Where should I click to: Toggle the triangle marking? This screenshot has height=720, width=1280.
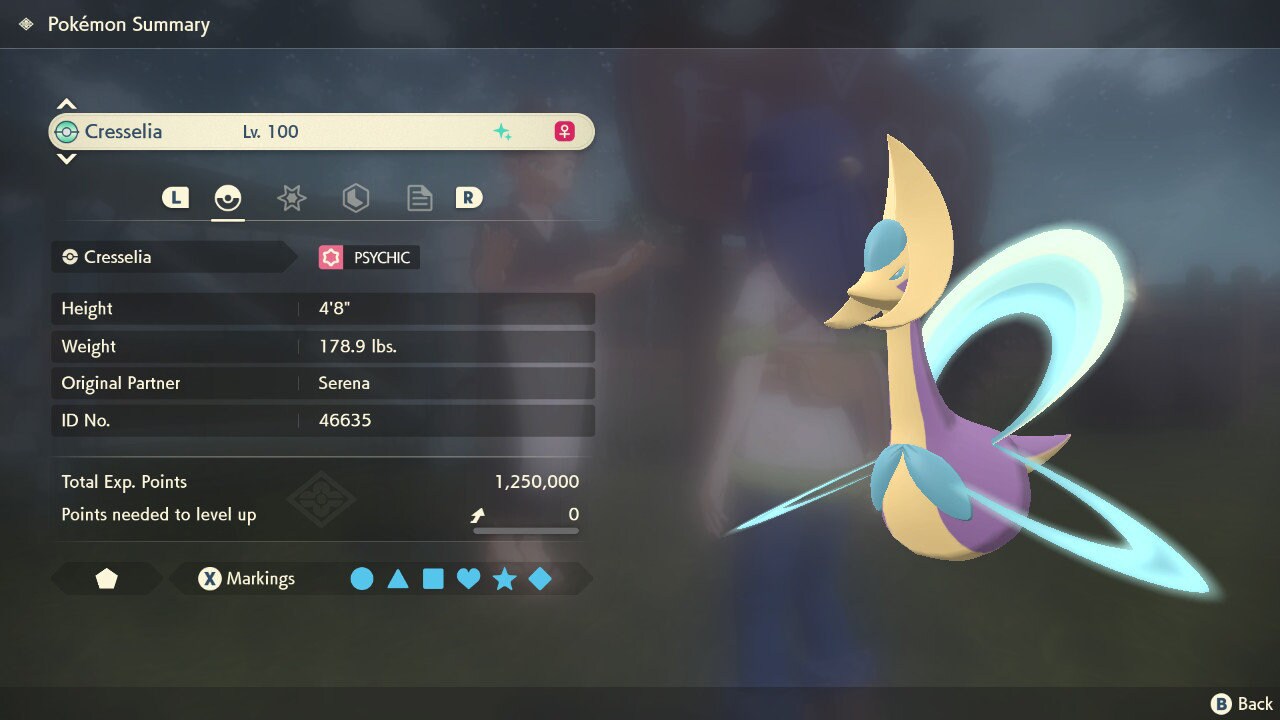[x=398, y=579]
